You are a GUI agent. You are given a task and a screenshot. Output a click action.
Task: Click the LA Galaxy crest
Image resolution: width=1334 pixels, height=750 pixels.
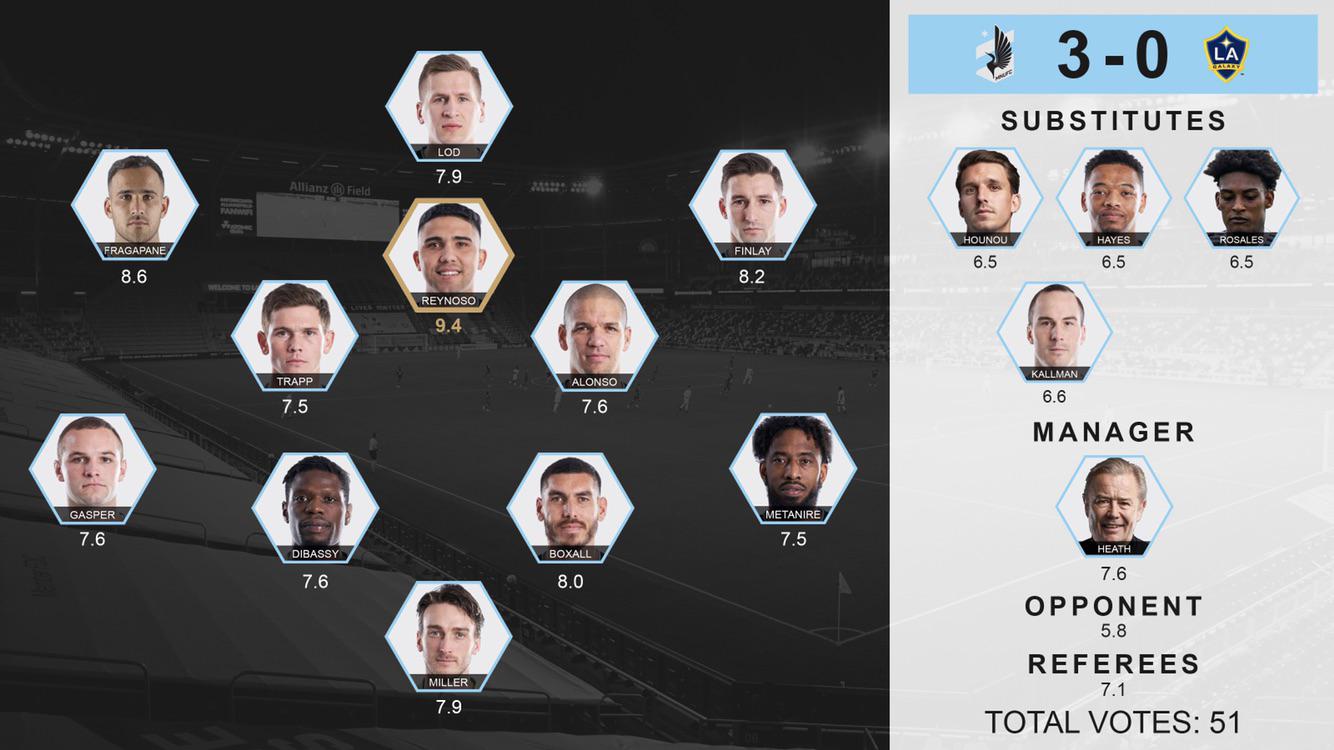pyautogui.click(x=1226, y=54)
